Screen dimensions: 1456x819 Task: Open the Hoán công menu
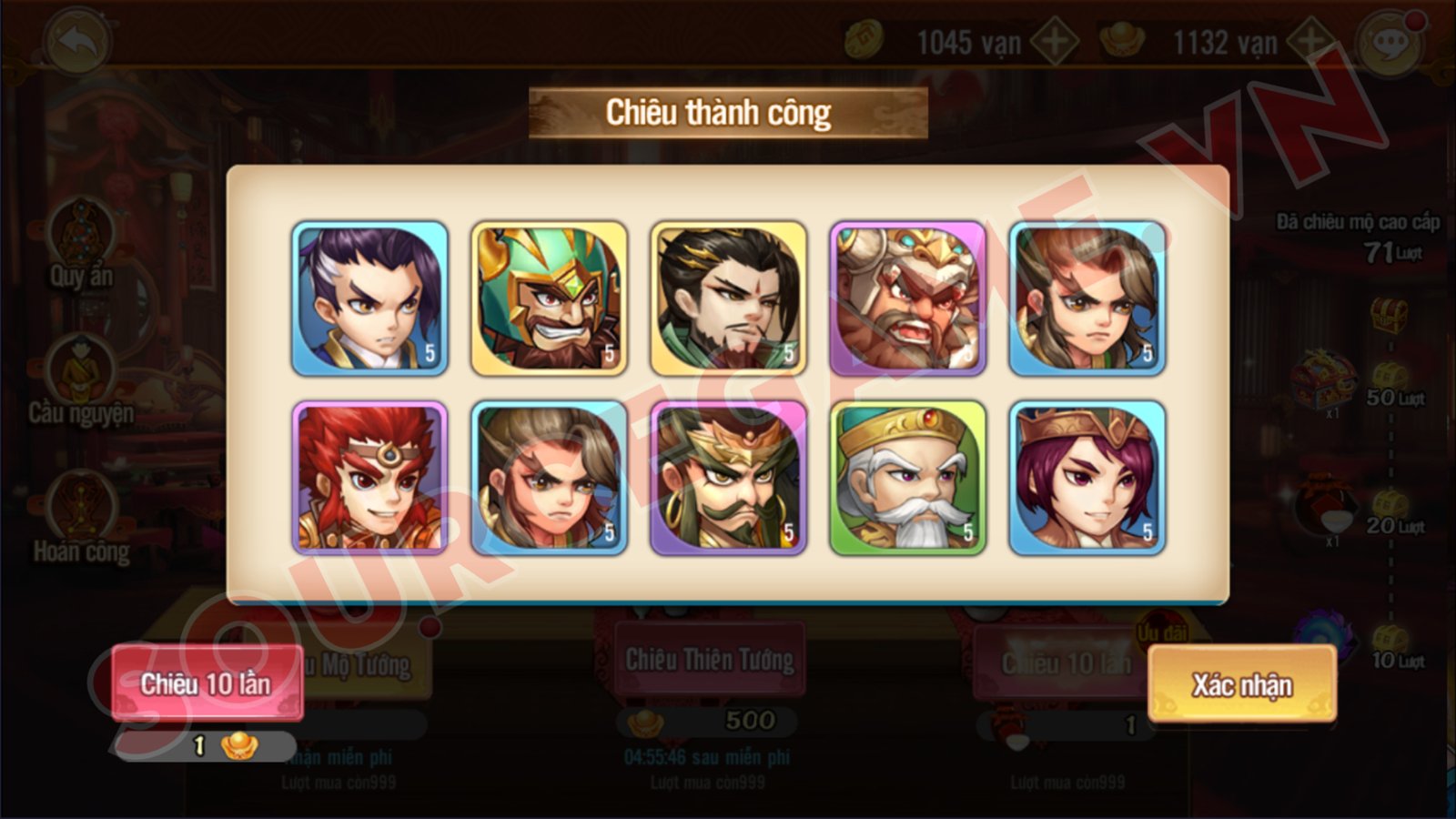pyautogui.click(x=82, y=519)
